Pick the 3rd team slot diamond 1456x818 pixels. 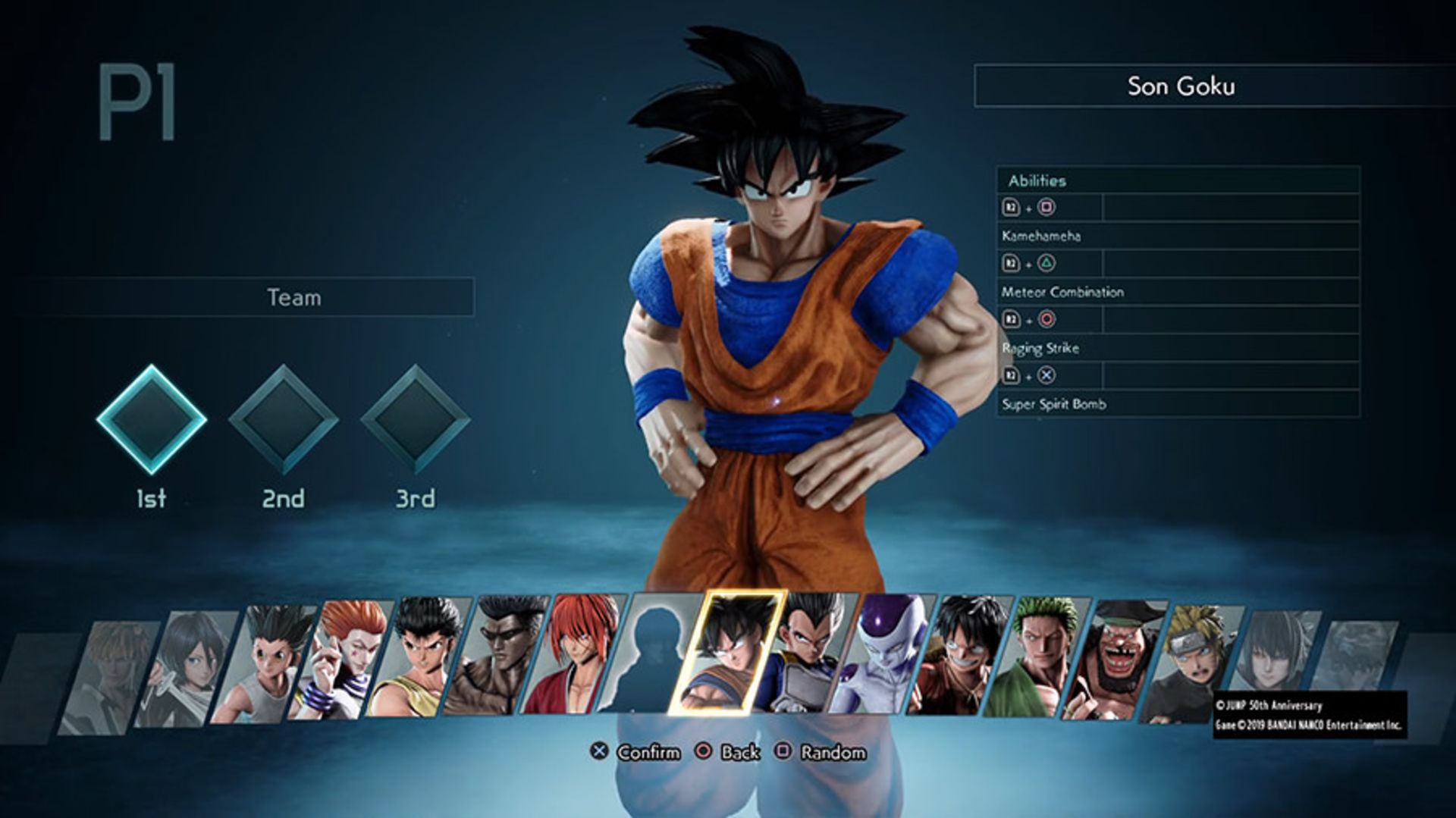pyautogui.click(x=416, y=419)
